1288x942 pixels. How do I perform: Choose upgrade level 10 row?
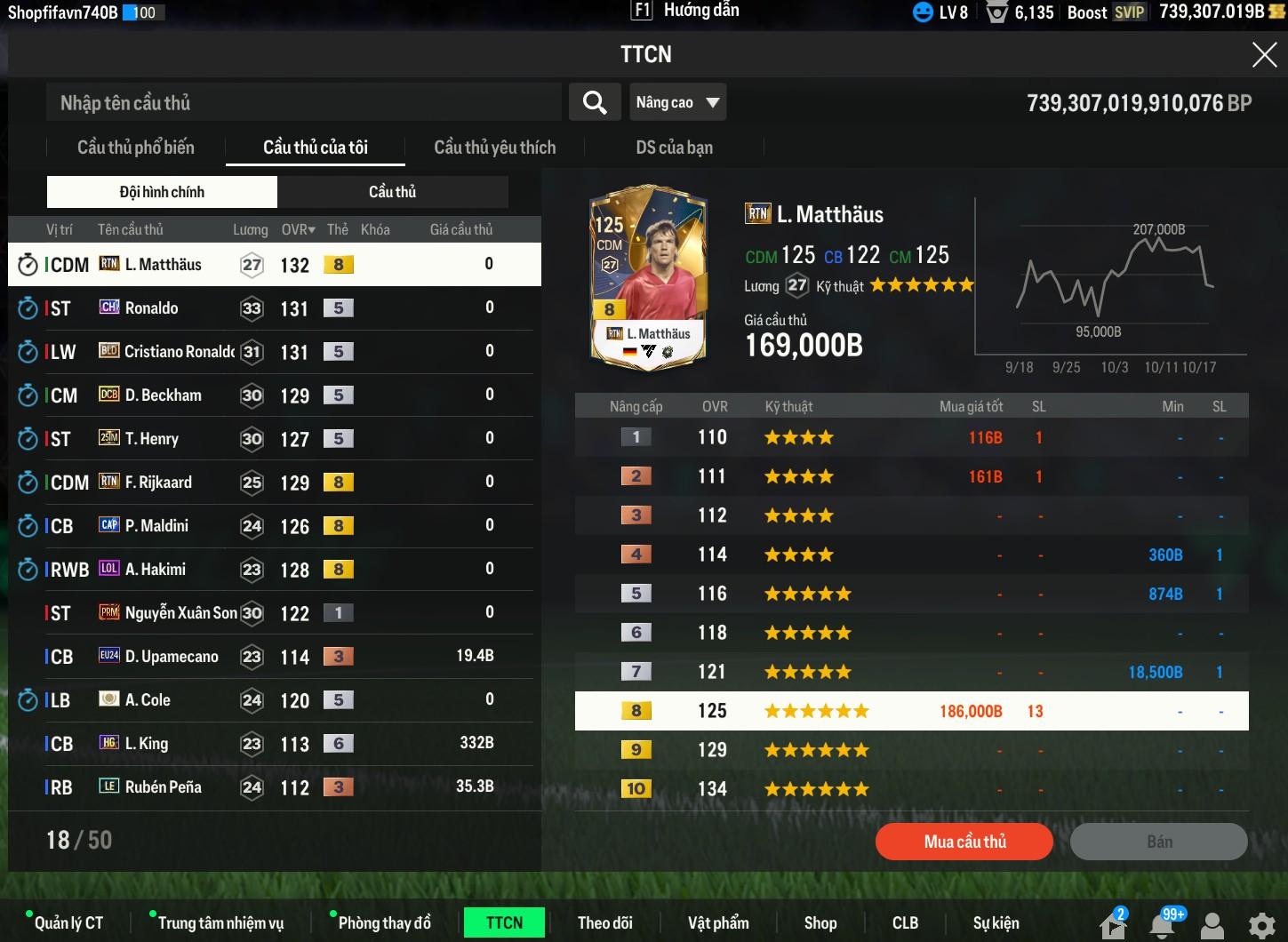tap(911, 789)
